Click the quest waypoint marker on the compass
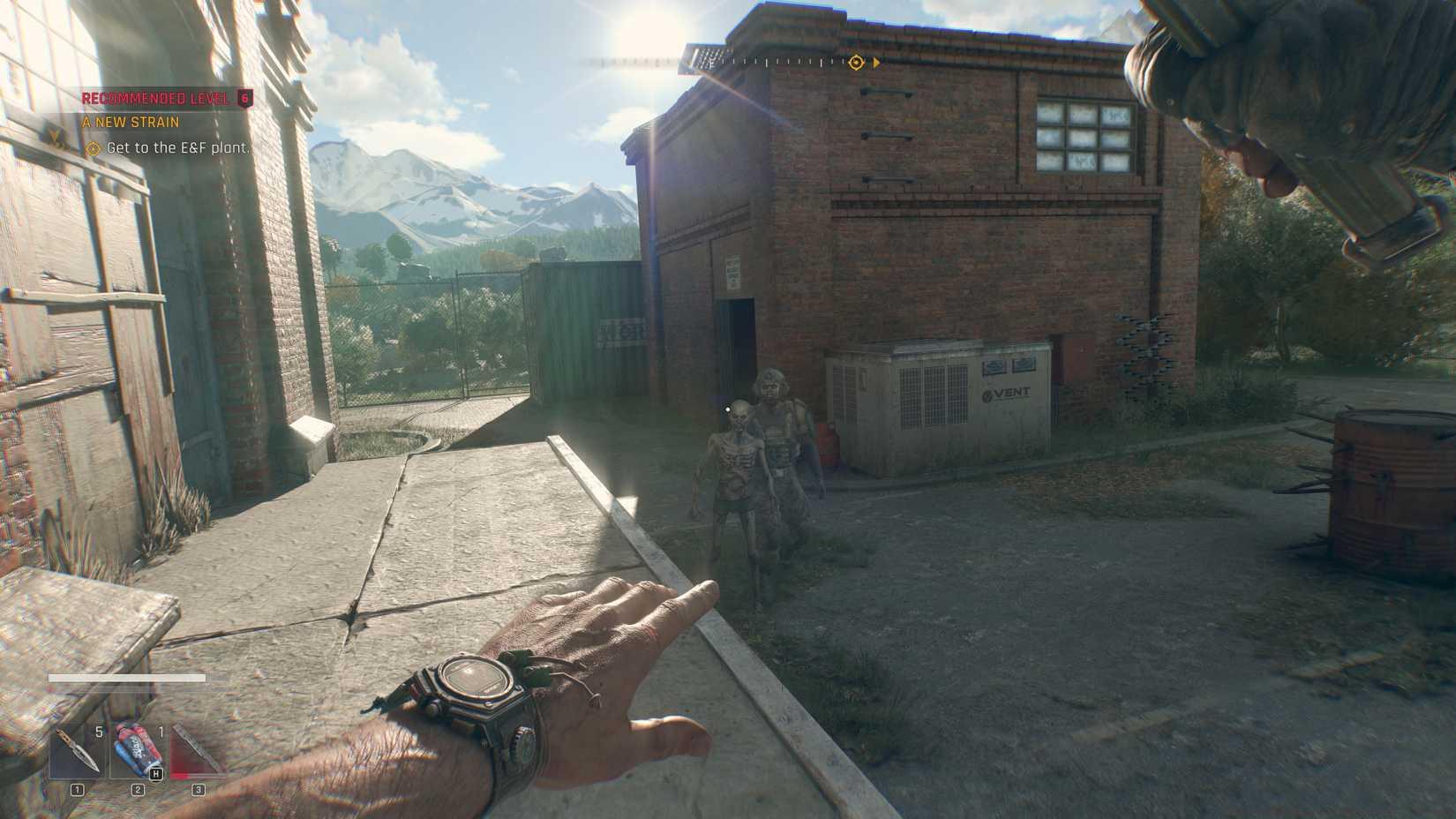 854,62
